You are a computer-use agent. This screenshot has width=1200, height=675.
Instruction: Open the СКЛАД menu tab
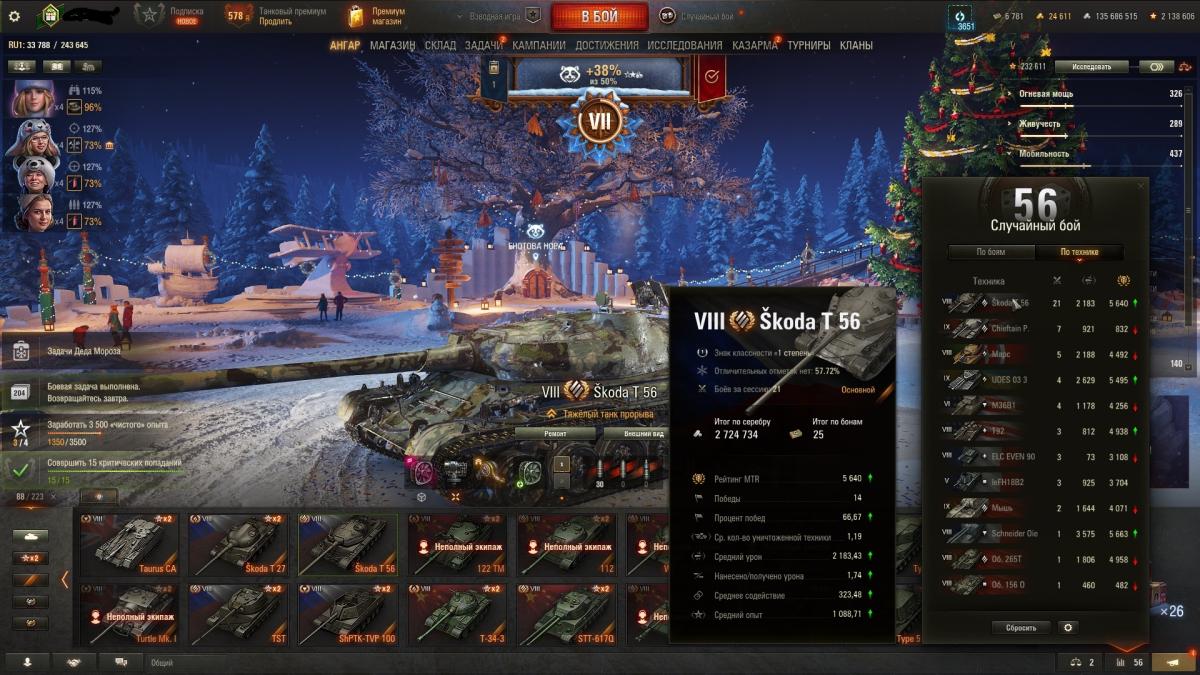coord(440,45)
